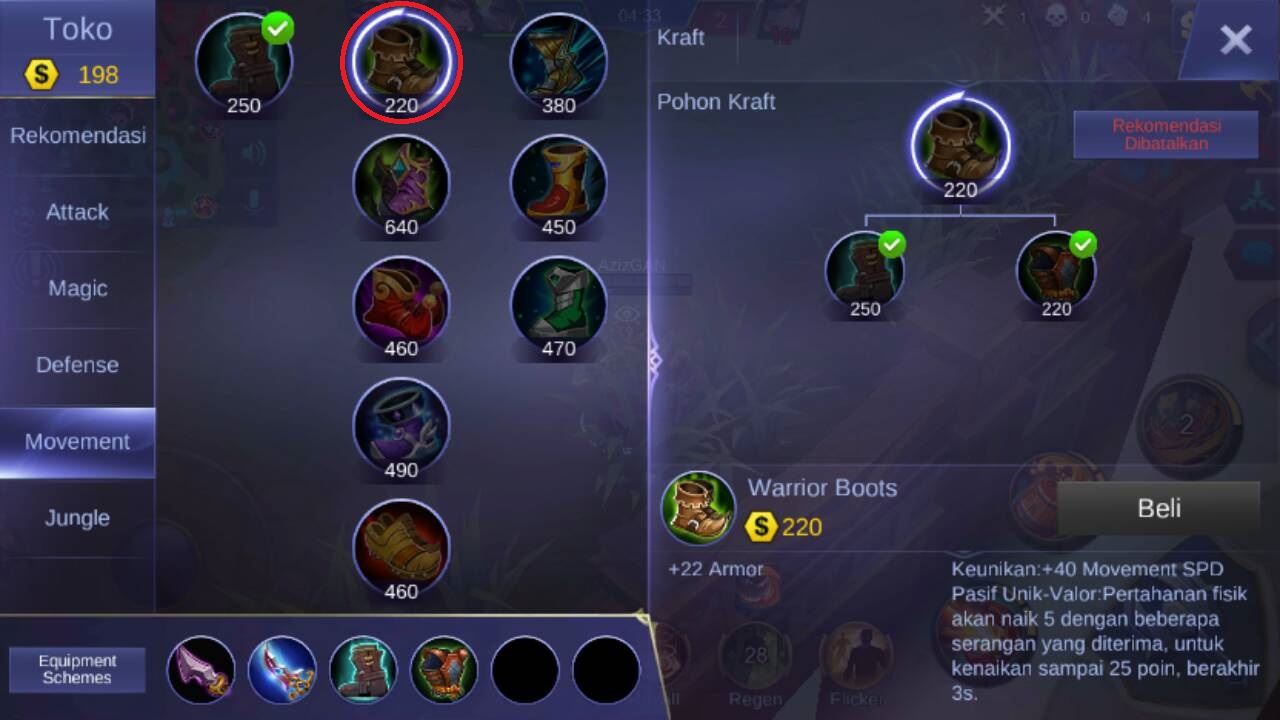Choose the purple boots costing 640
The width and height of the screenshot is (1280, 720).
pyautogui.click(x=401, y=183)
